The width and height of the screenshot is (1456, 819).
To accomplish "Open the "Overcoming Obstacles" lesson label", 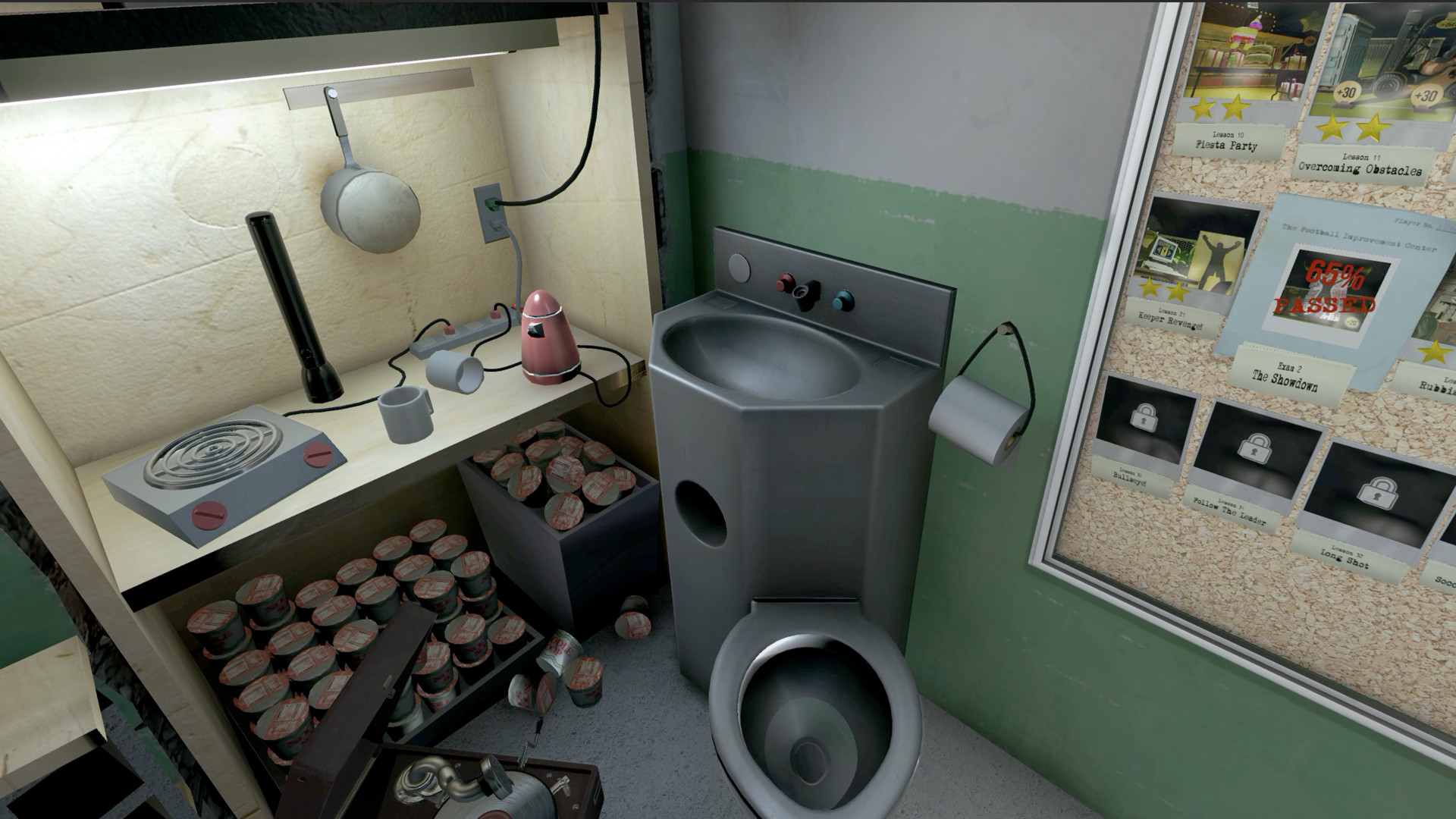I will click(1360, 165).
